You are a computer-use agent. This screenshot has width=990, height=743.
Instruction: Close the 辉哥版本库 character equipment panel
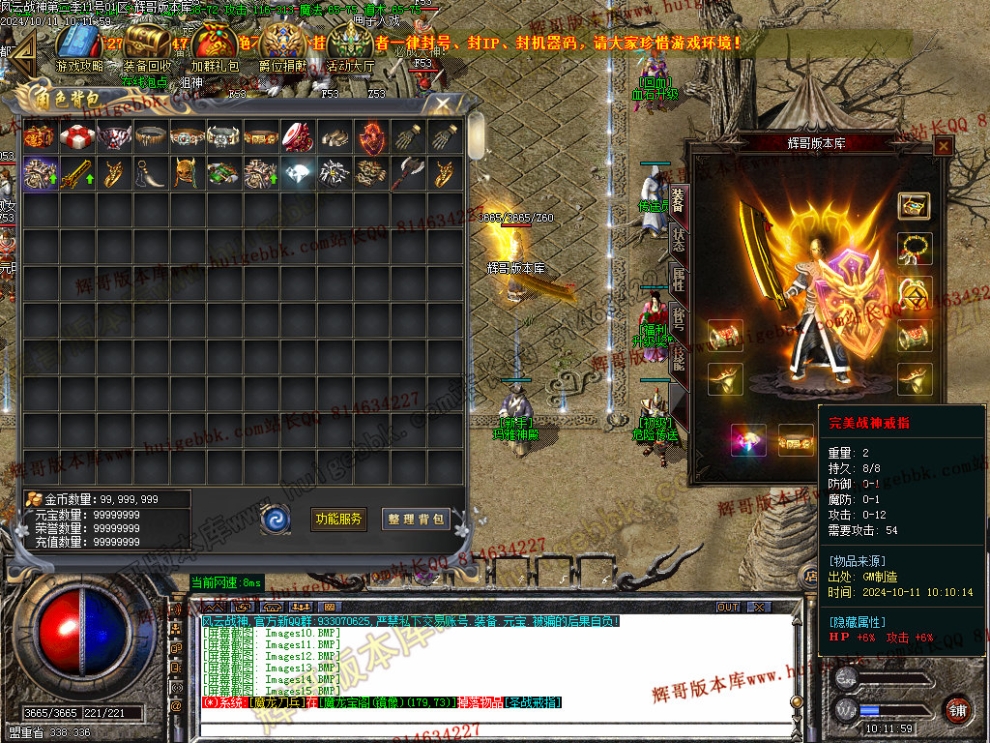tap(943, 146)
